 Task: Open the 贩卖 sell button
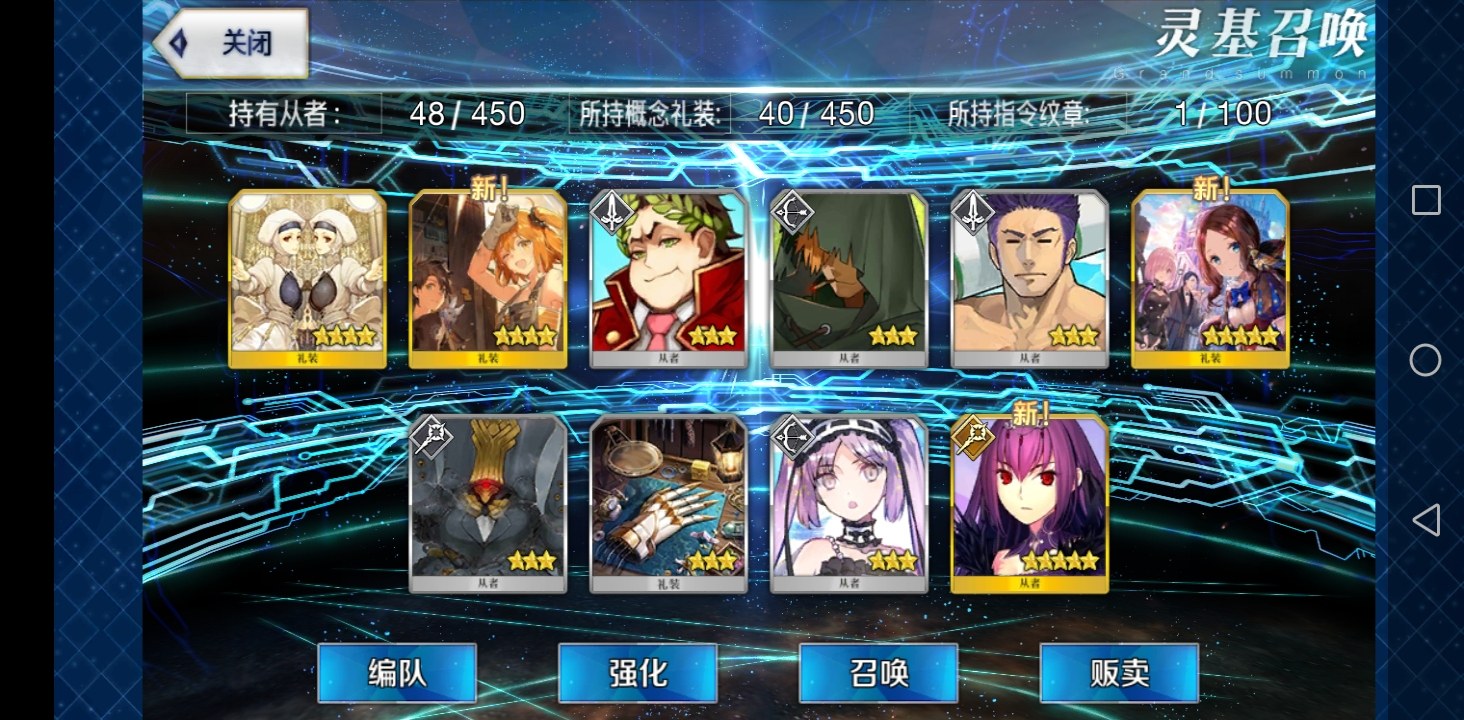point(1119,672)
